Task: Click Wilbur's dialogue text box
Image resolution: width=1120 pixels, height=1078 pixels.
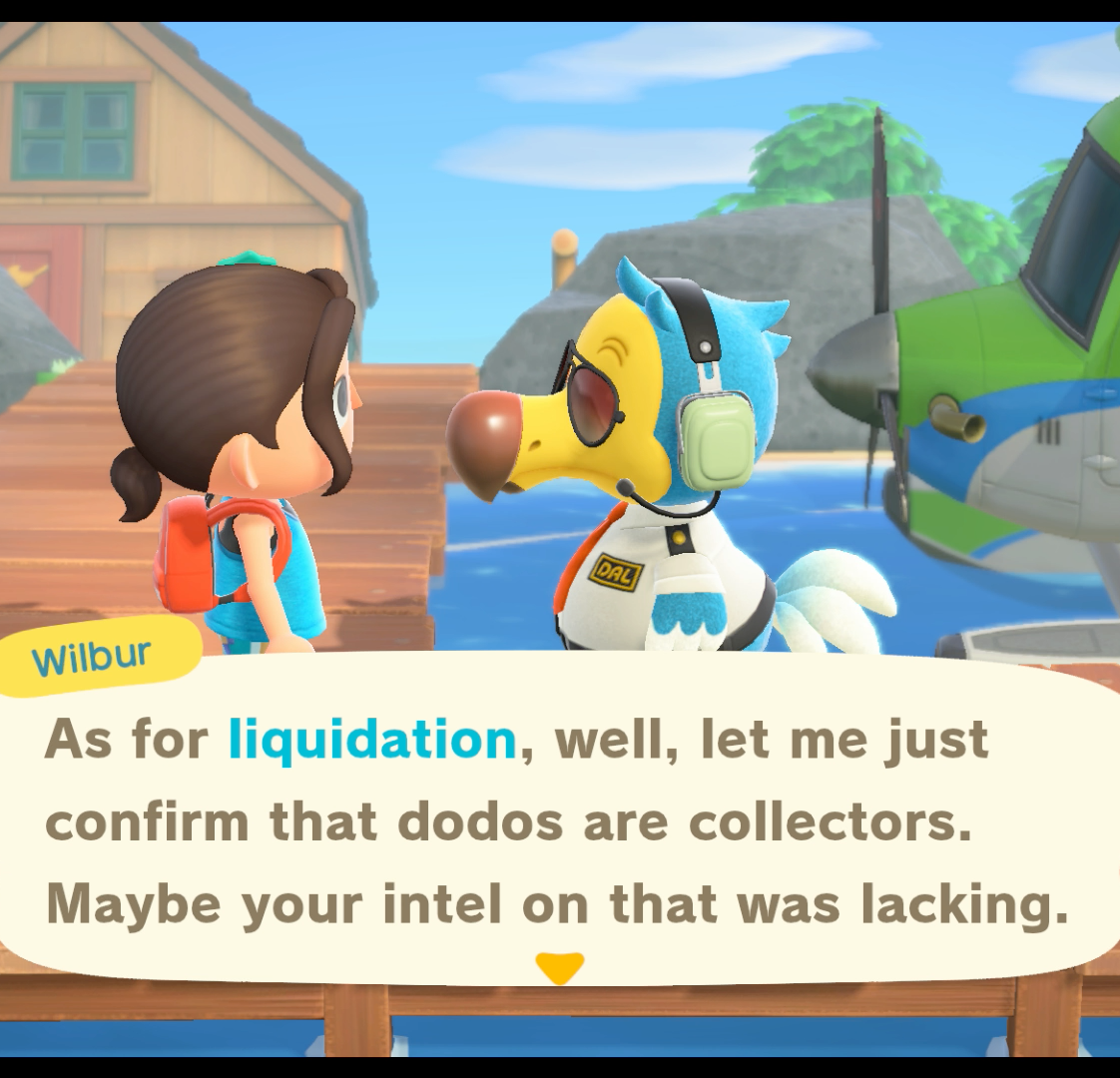Action: point(559,820)
